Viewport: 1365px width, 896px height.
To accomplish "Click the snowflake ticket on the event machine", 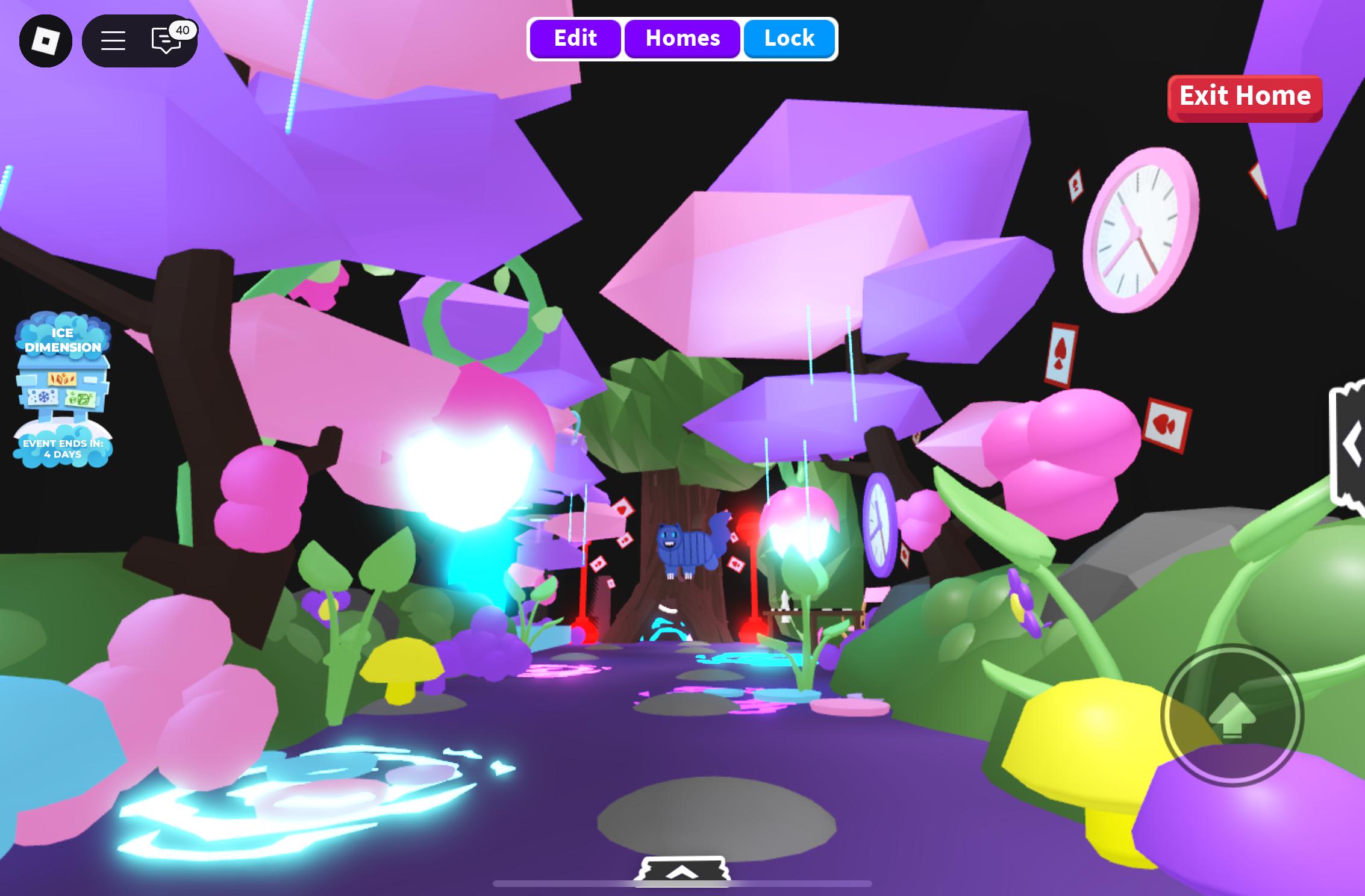I will pos(43,398).
